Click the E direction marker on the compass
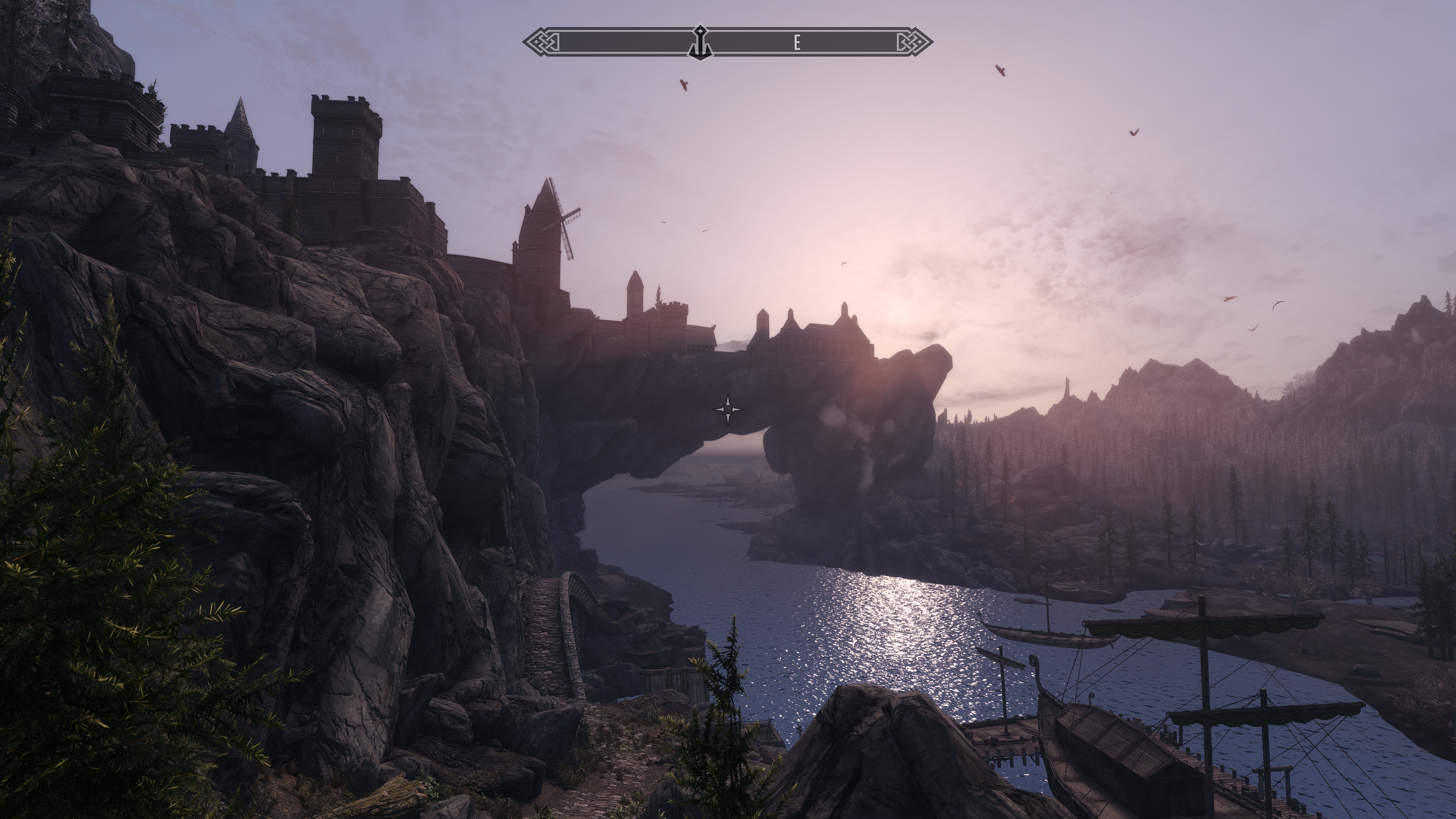Image resolution: width=1456 pixels, height=819 pixels. [798, 41]
